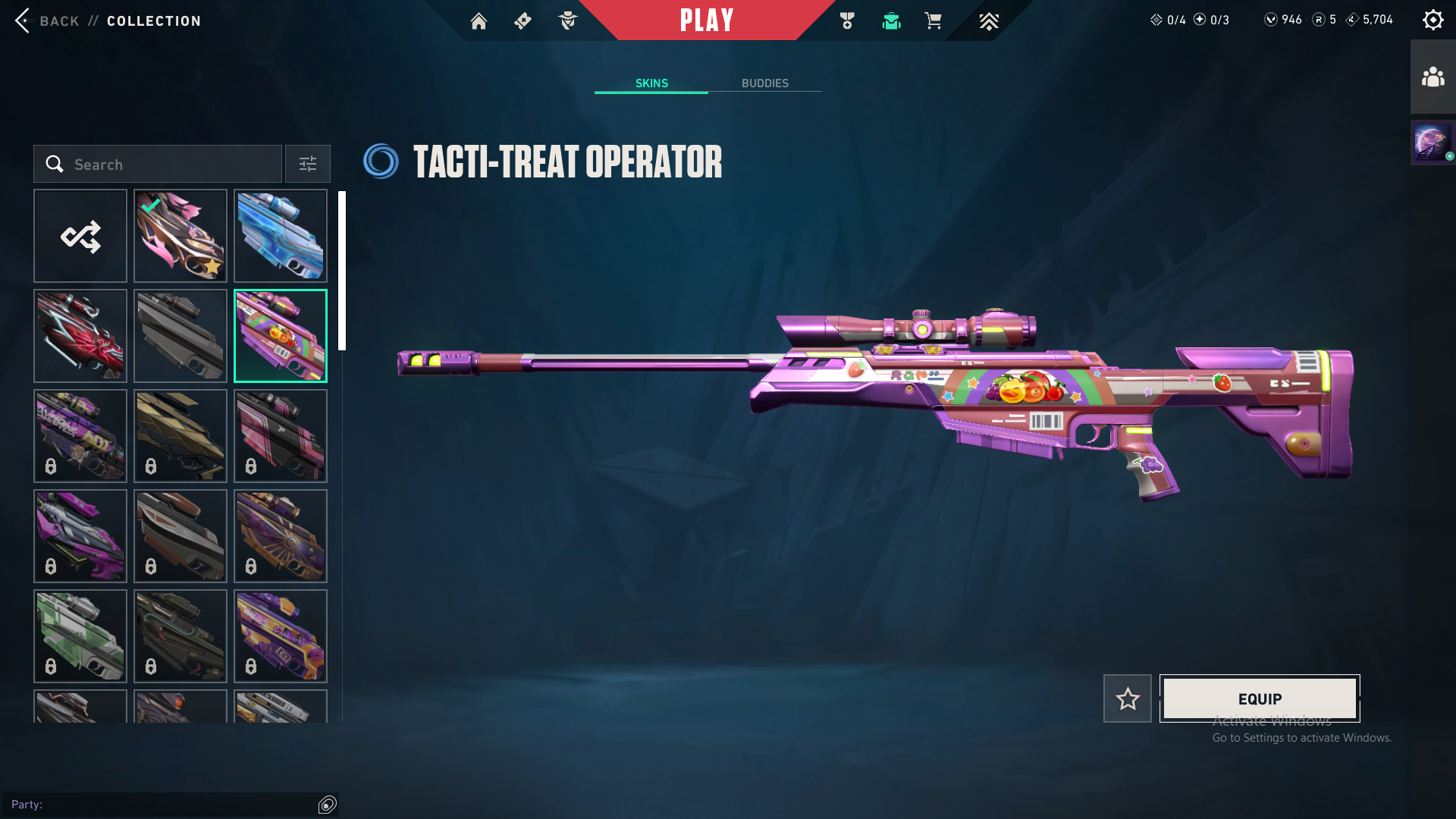Choose the equipped pink-and-gold Operator skin
This screenshot has width=1456, height=819.
click(180, 236)
